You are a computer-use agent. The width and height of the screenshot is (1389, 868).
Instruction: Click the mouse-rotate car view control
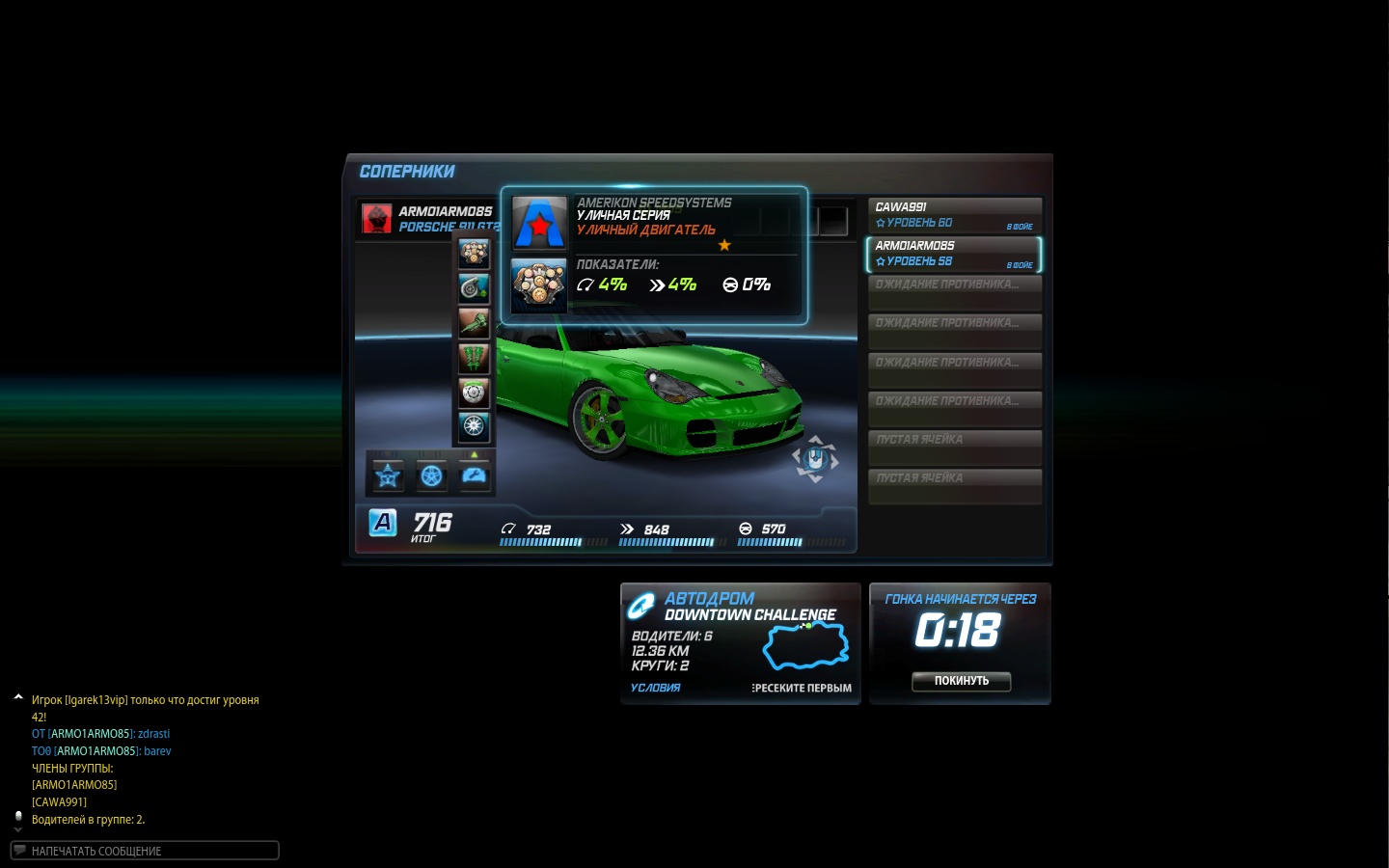pos(815,460)
